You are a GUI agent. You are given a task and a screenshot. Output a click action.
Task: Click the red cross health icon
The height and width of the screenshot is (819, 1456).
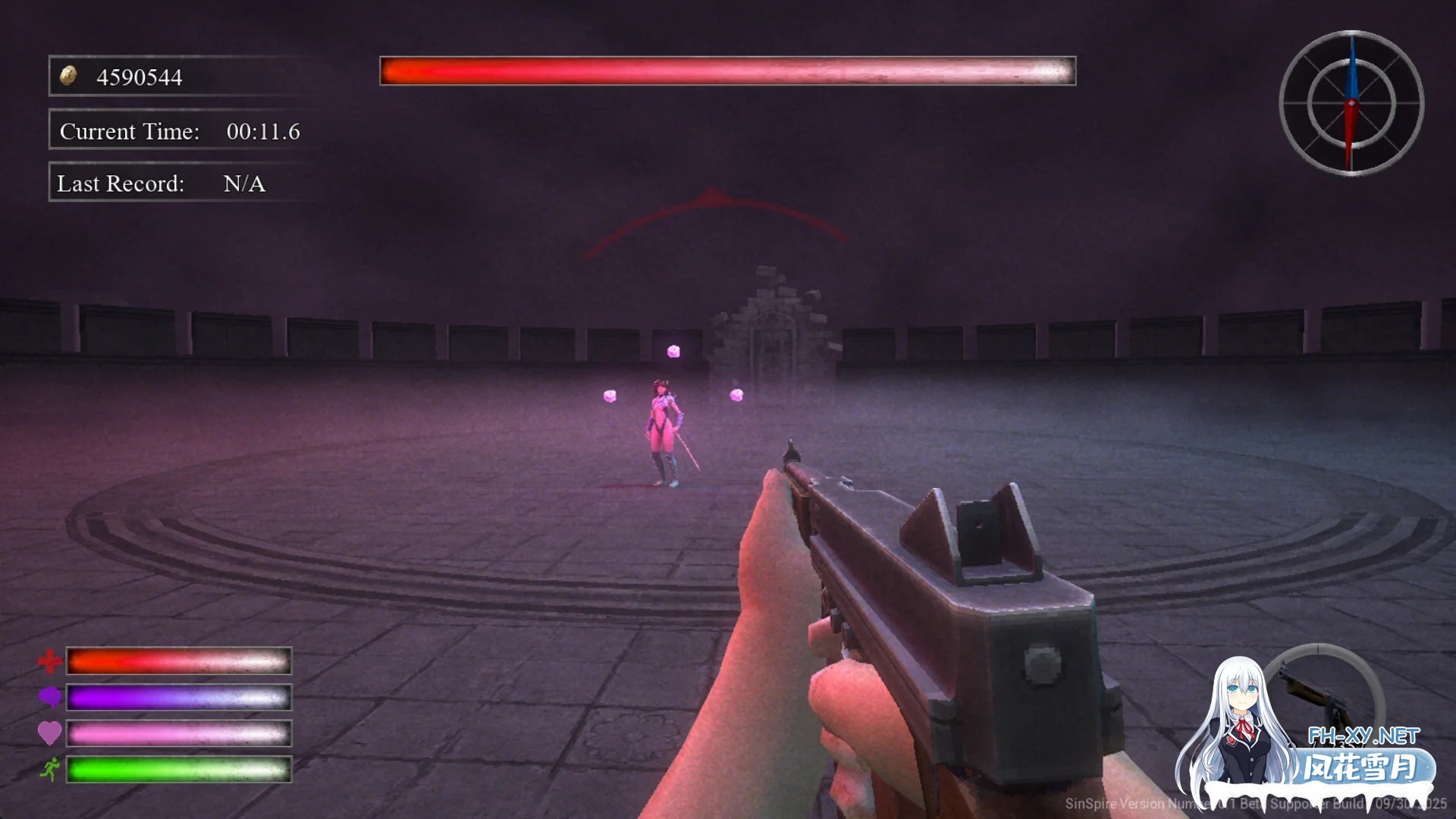pyautogui.click(x=49, y=661)
